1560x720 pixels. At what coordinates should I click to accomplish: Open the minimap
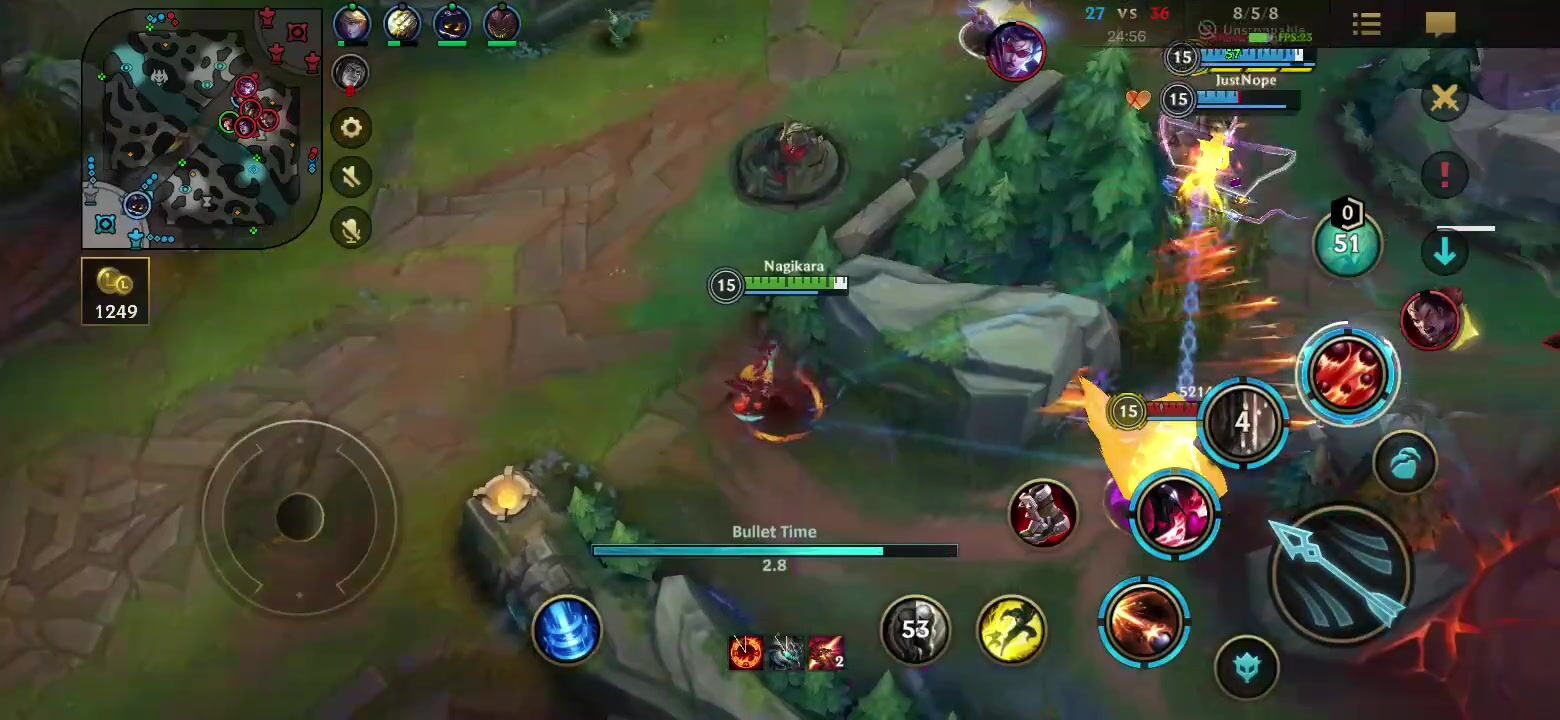[x=200, y=128]
